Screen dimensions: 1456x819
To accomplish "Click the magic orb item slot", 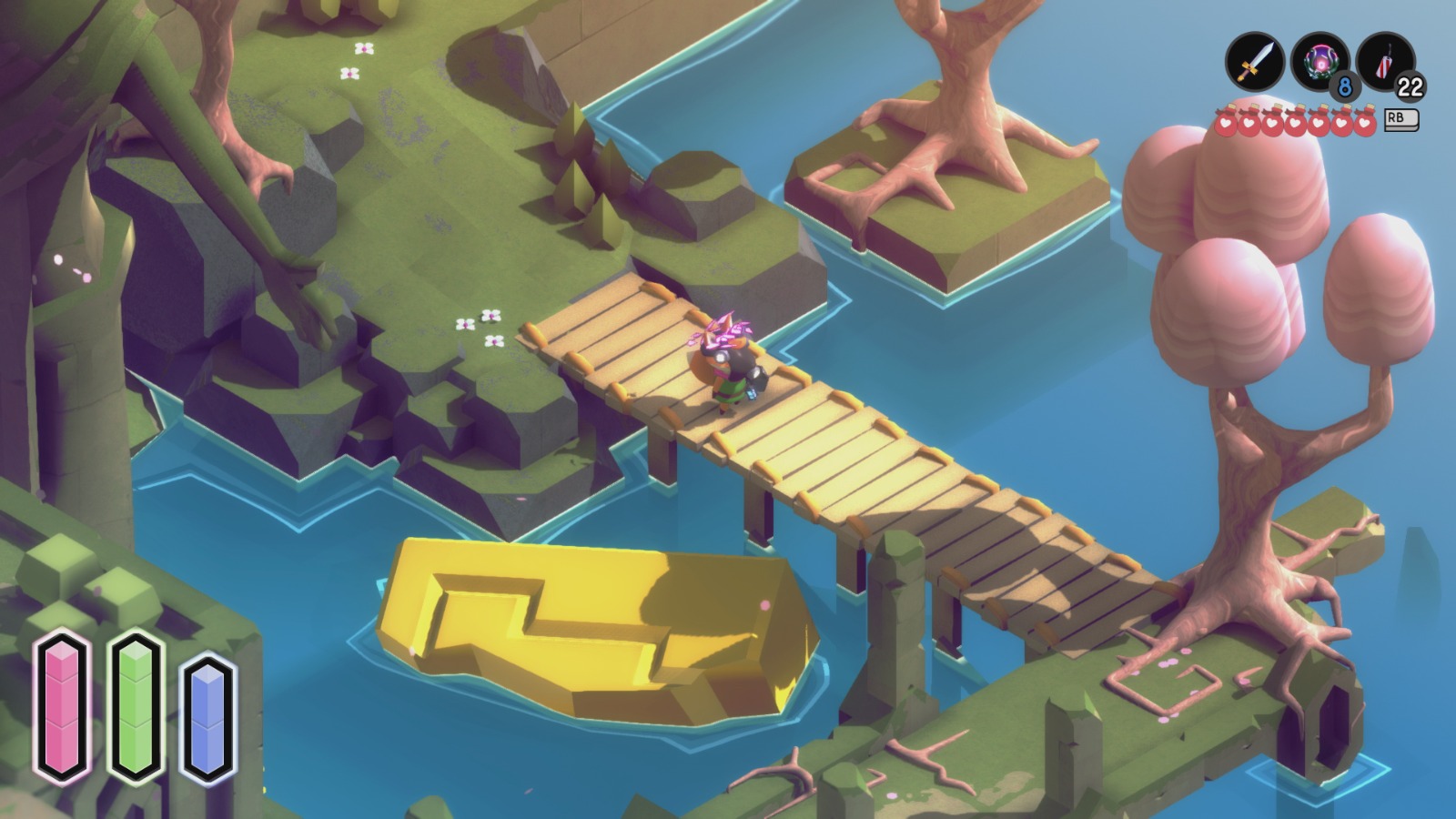I will tap(1321, 59).
